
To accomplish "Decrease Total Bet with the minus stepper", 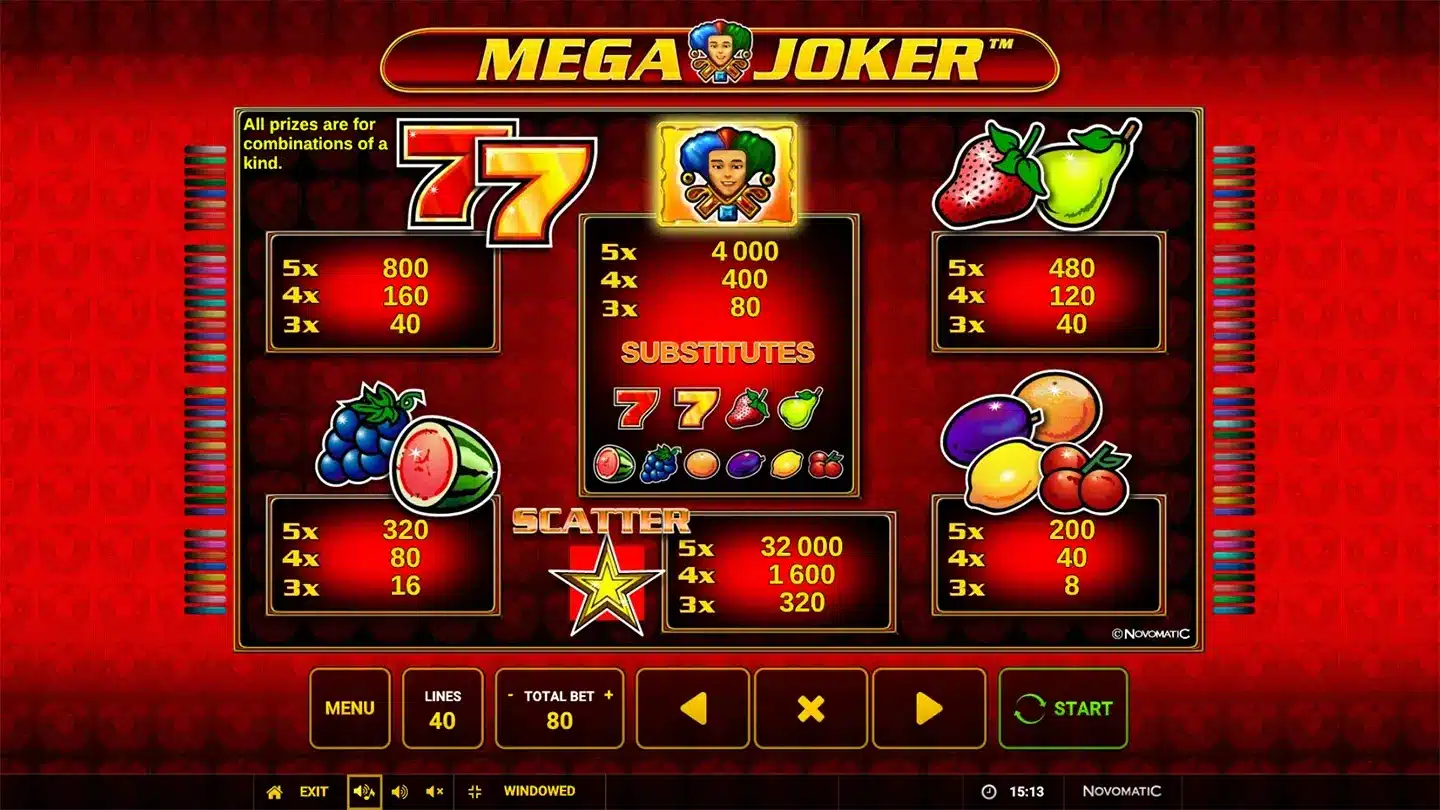I will coord(509,693).
